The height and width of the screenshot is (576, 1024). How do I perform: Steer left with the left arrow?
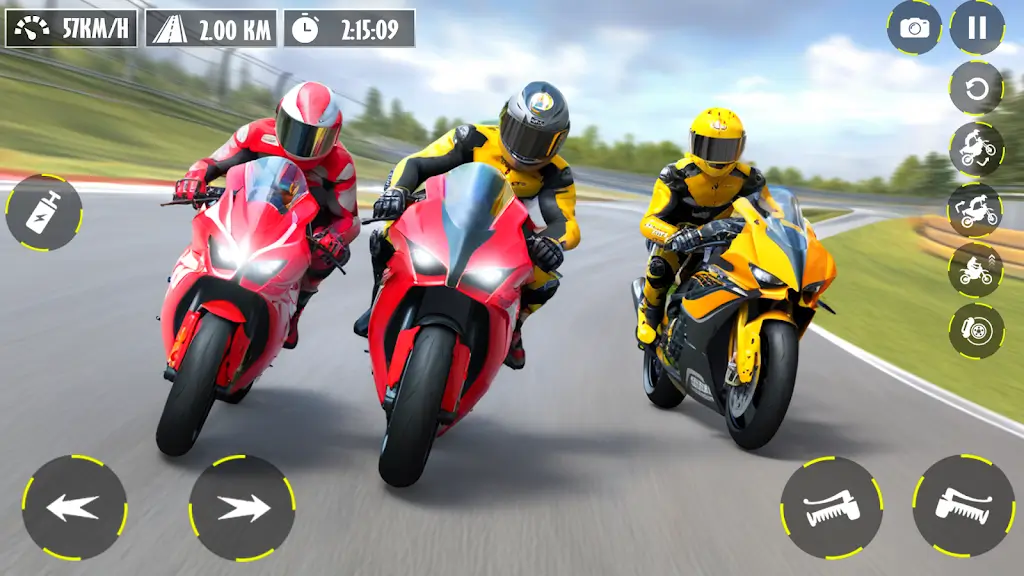click(x=75, y=507)
